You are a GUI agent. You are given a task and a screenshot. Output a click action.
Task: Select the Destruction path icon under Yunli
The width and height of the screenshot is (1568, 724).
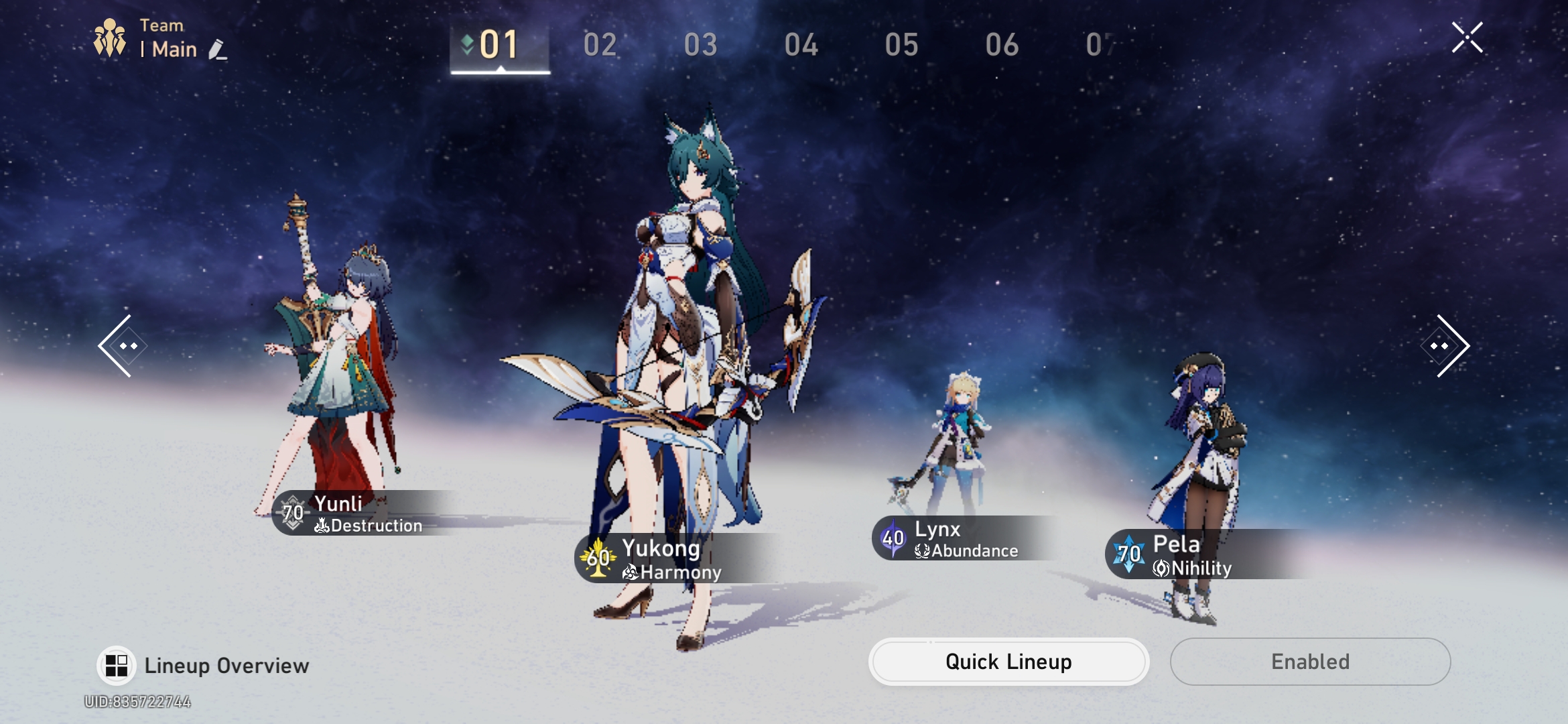(x=322, y=527)
